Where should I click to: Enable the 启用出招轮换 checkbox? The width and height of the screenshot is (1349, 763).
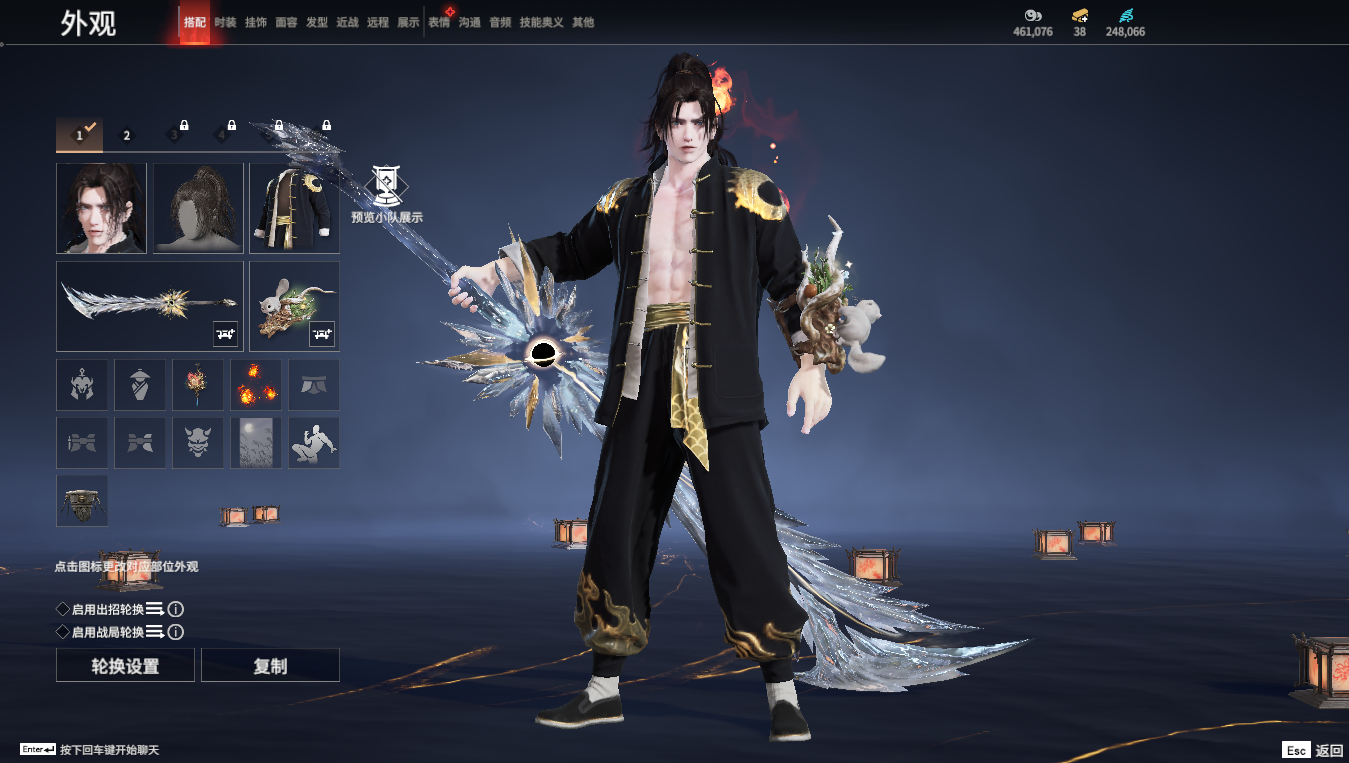coord(63,609)
